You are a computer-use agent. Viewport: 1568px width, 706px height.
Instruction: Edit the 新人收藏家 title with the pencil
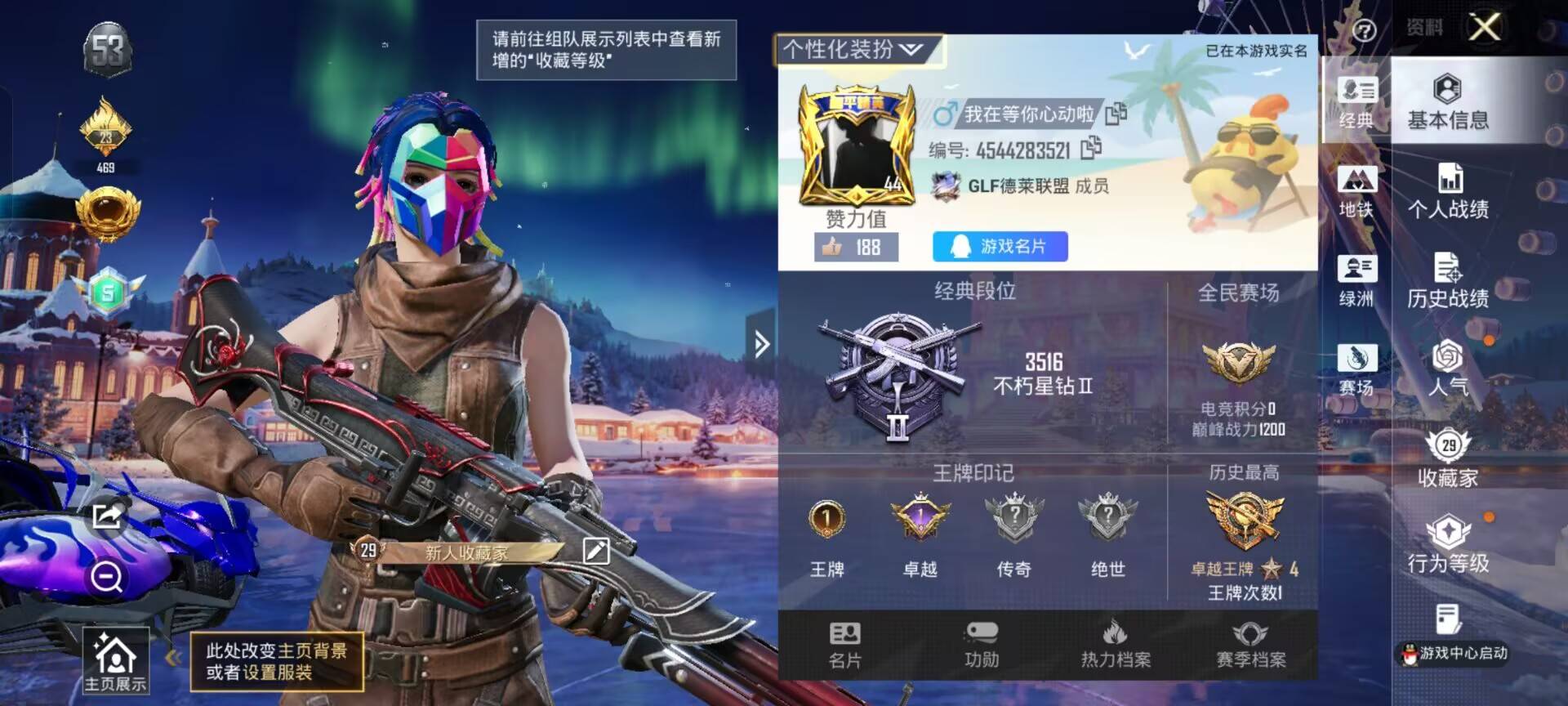(599, 551)
